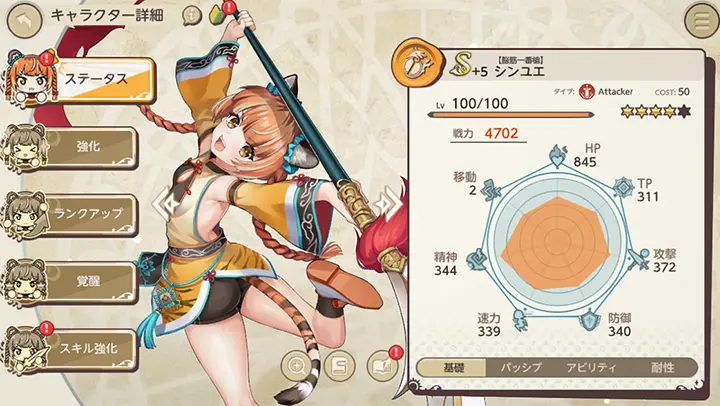The image size is (720, 406).
Task: Open the book icon with red alert
Action: click(x=382, y=364)
